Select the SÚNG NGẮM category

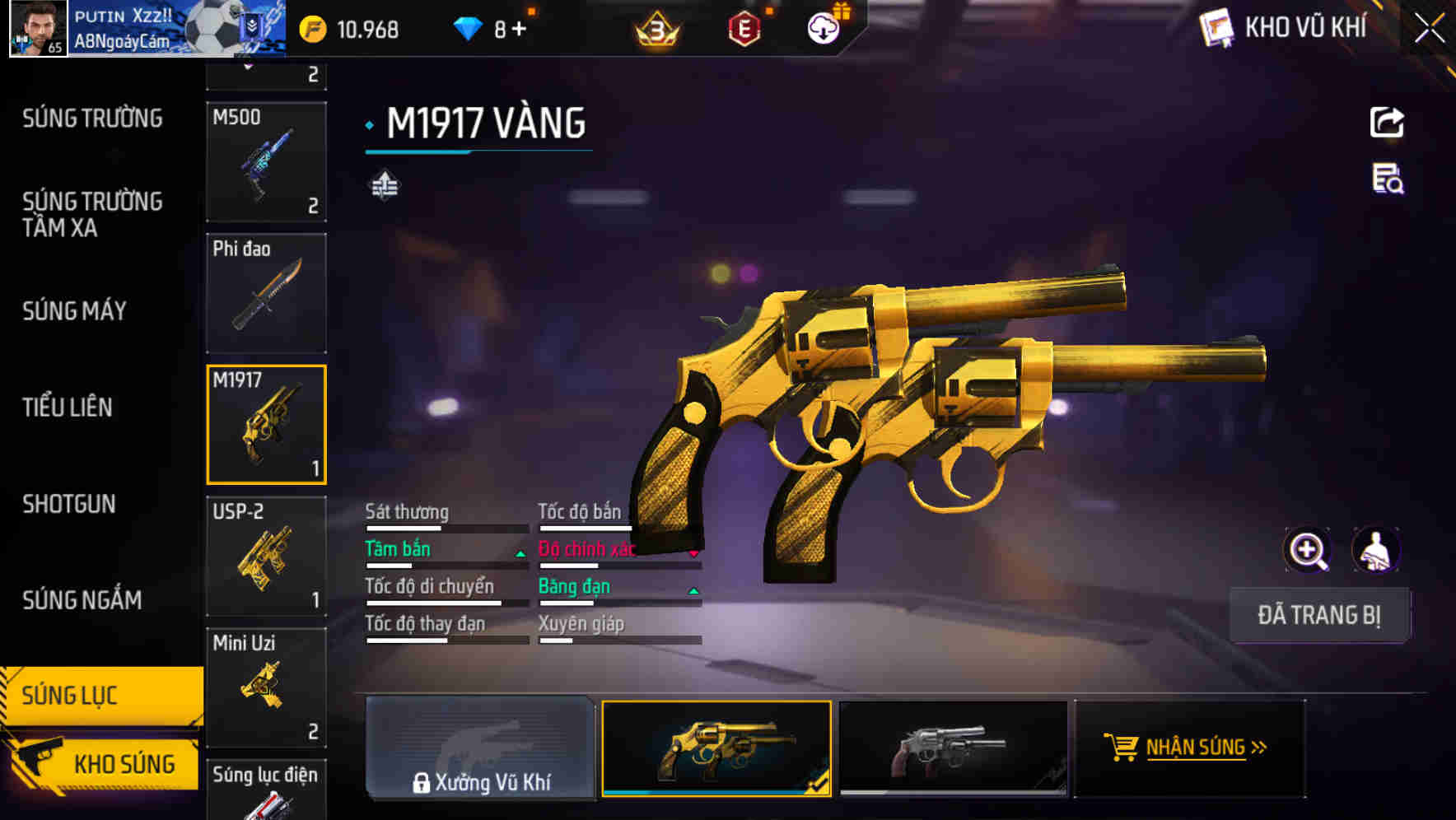(82, 600)
